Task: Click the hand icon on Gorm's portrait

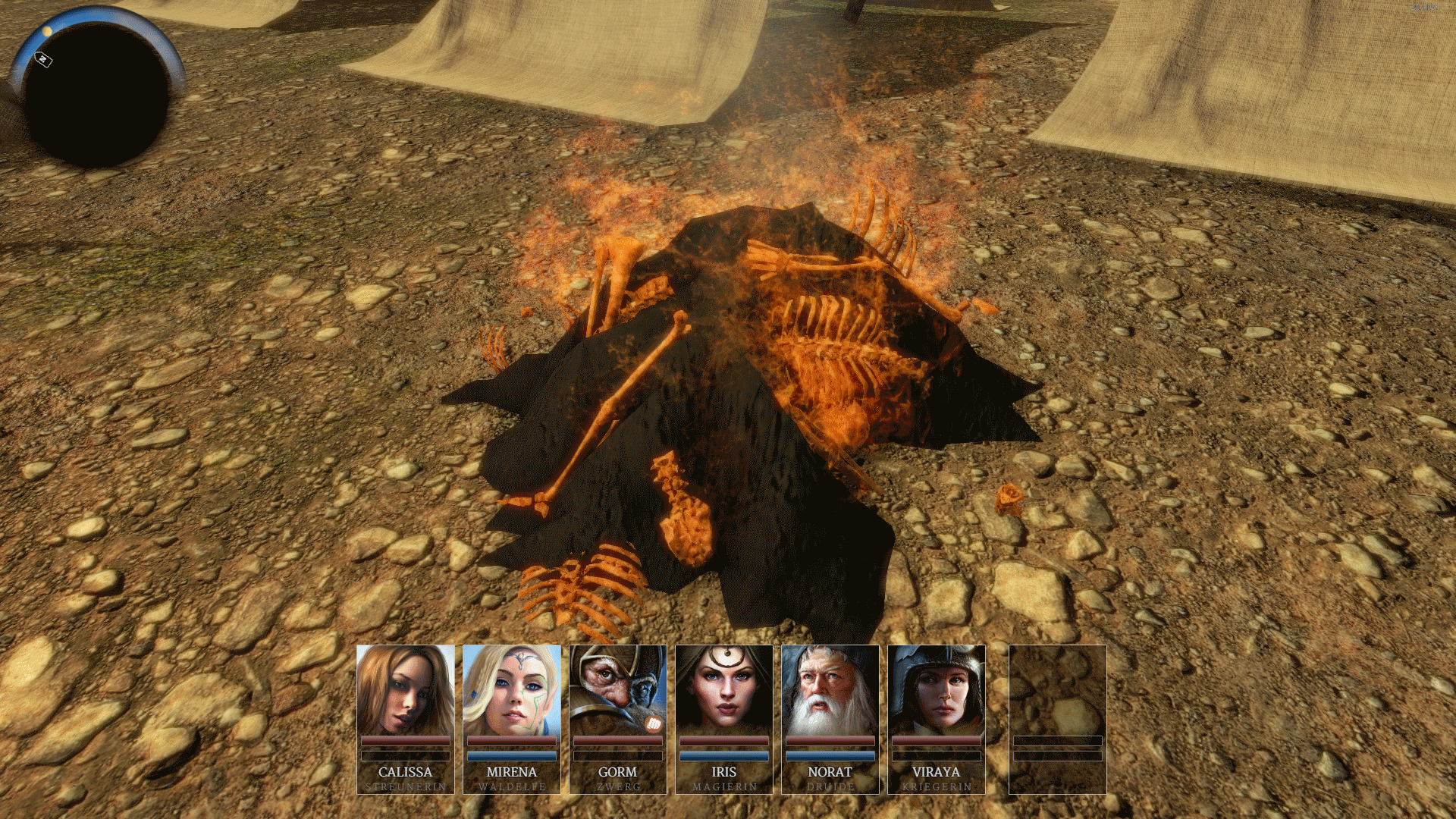Action: 654,724
